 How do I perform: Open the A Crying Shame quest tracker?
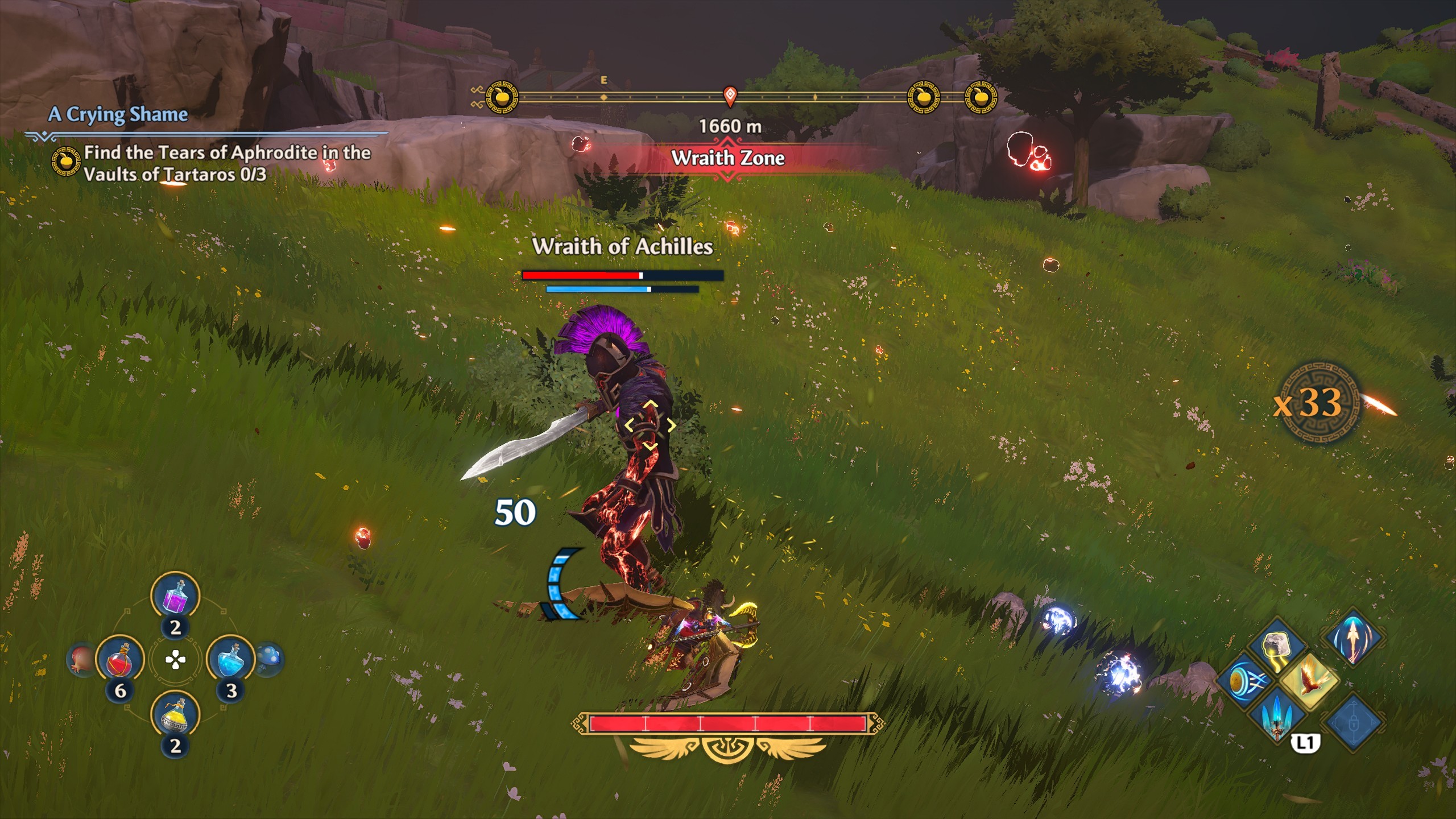point(118,115)
